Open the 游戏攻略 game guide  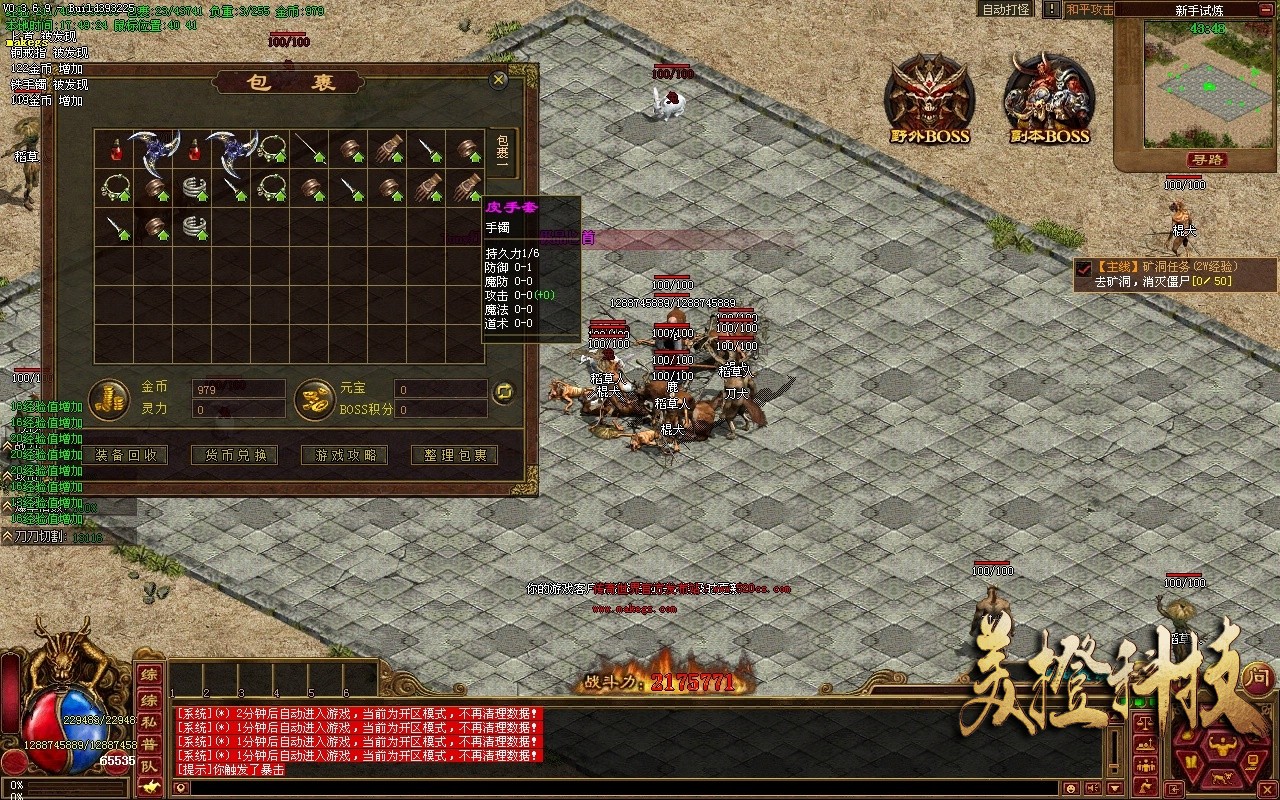345,455
